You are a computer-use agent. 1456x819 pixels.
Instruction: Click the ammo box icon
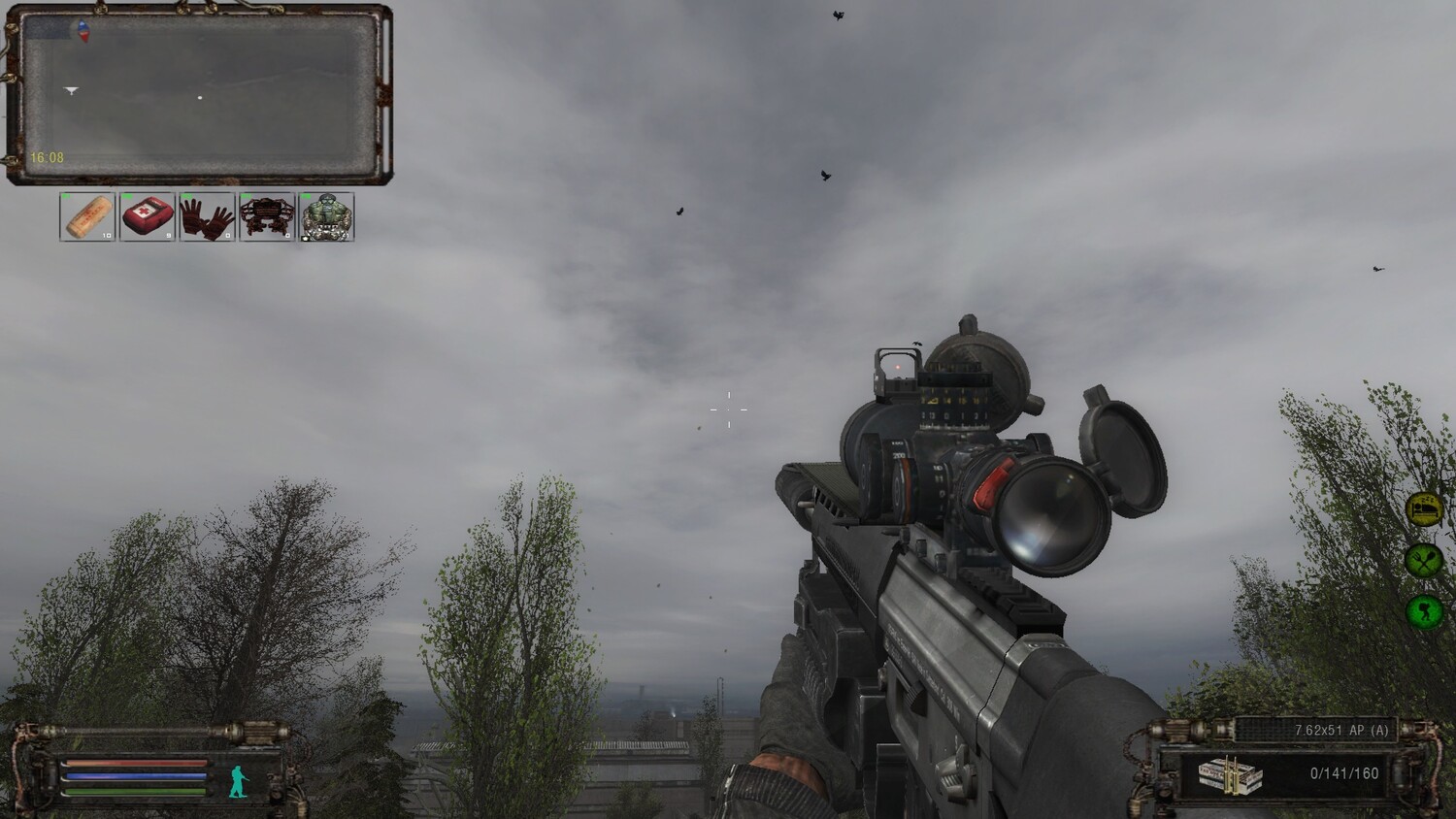coord(1230,775)
